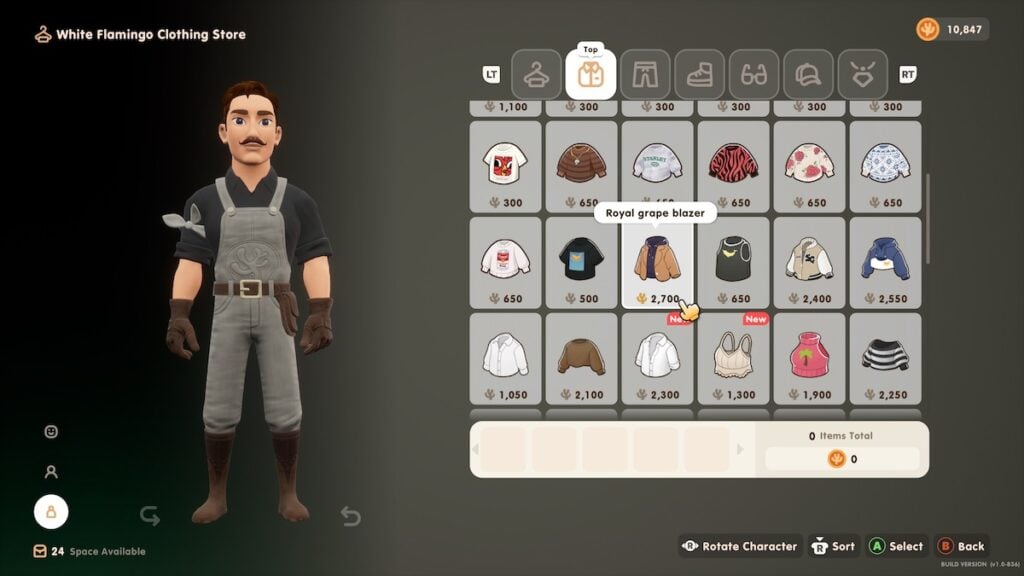1024x576 pixels.
Task: Select the glasses category tab
Action: click(754, 74)
